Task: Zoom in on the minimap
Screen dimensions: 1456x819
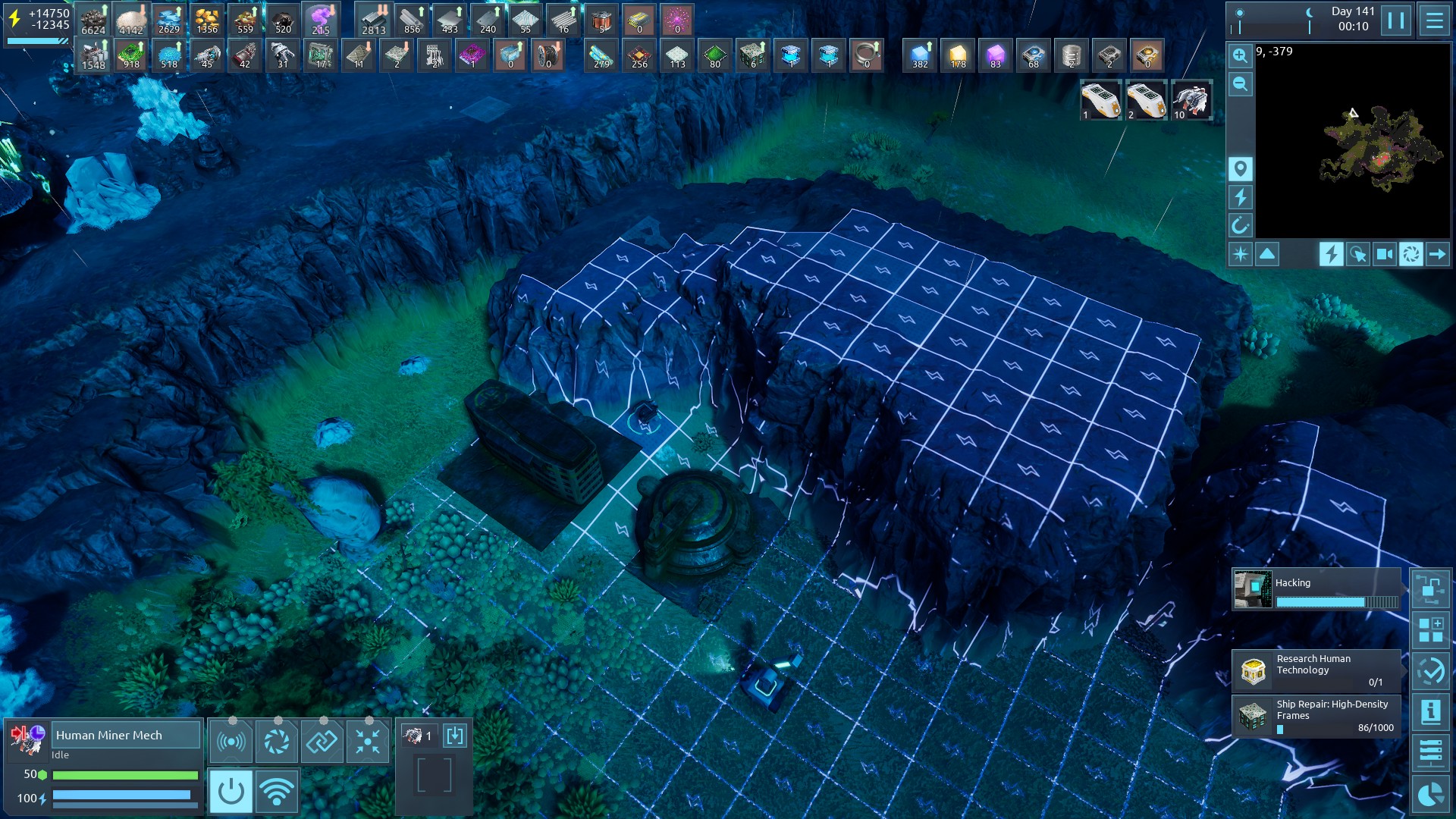Action: coord(1240,56)
